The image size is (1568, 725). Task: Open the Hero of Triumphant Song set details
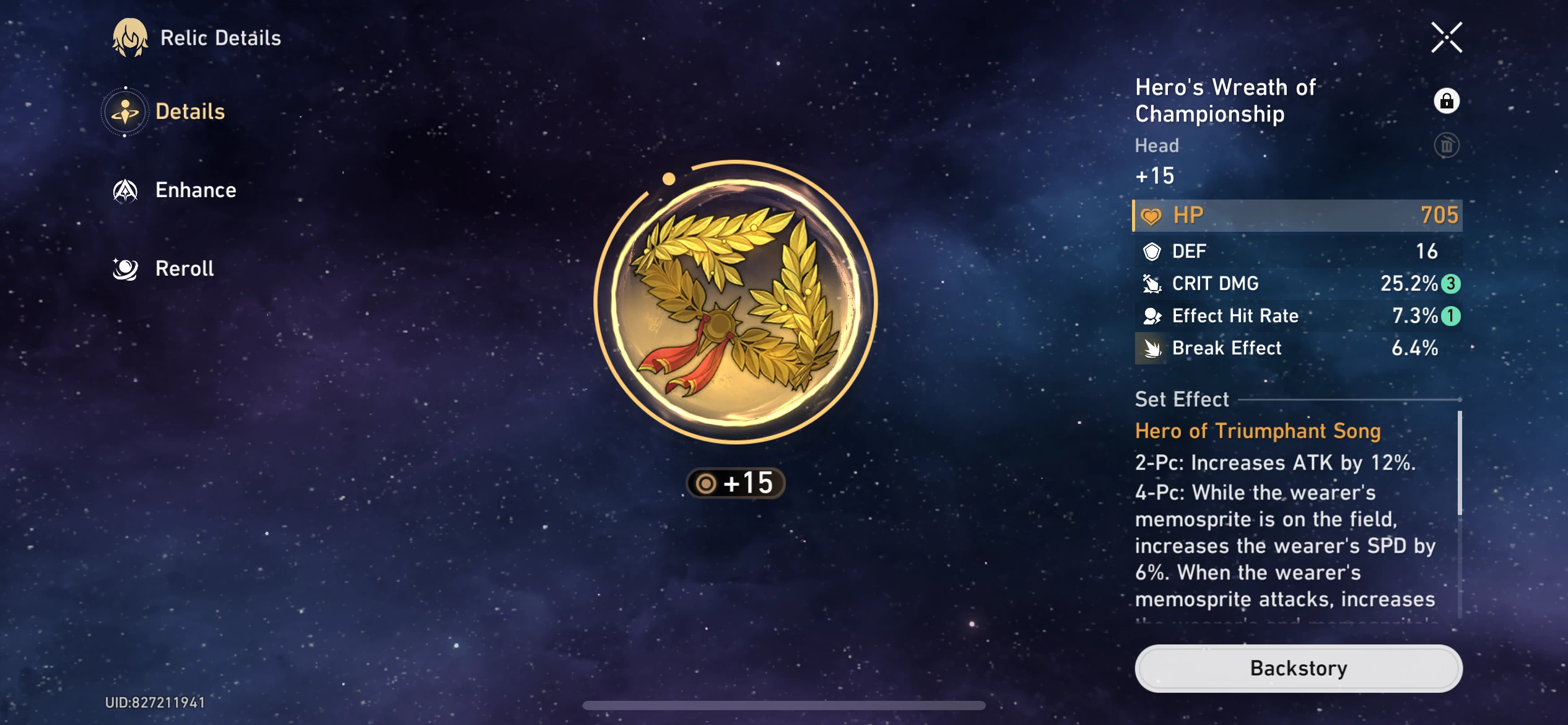(x=1257, y=431)
